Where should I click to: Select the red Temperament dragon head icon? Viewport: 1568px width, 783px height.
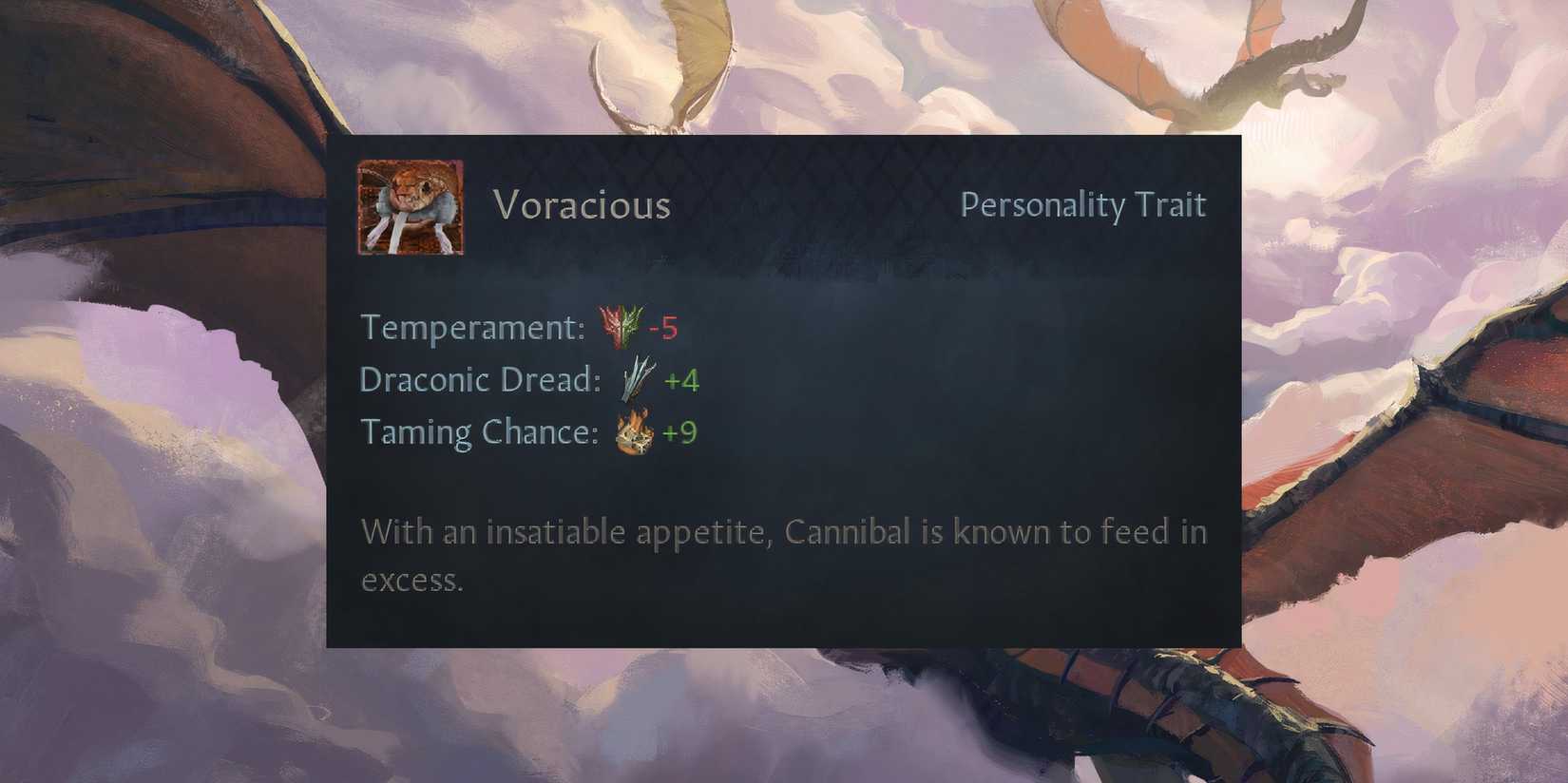(610, 326)
